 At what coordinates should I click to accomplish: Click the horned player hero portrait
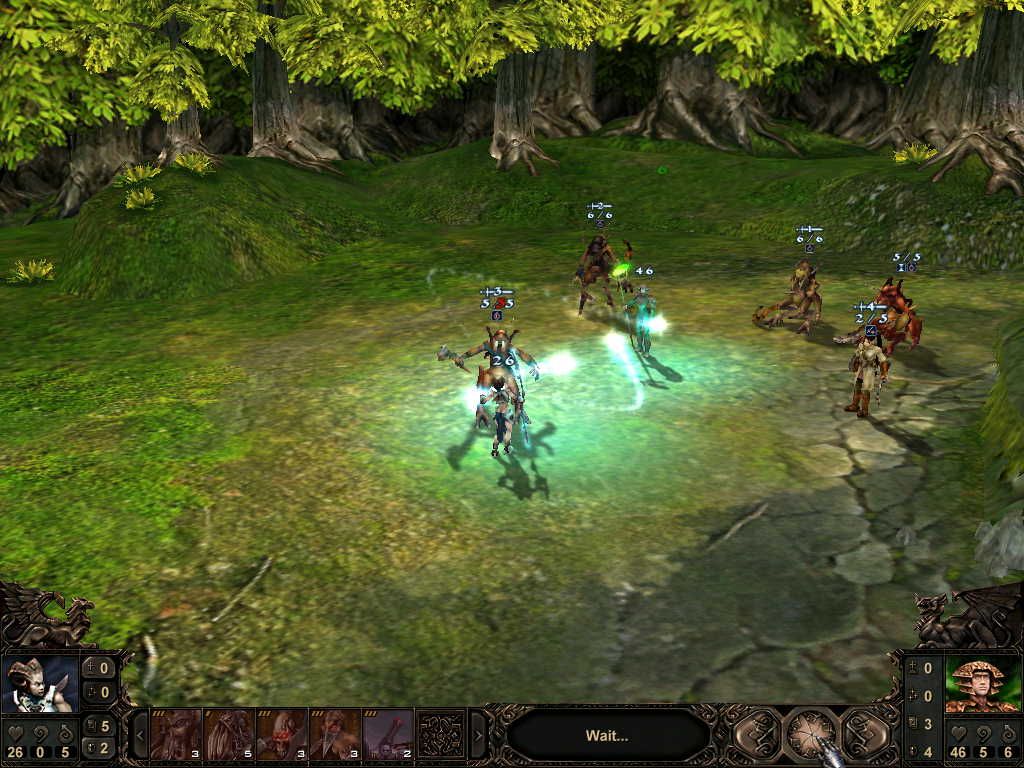pyautogui.click(x=40, y=685)
